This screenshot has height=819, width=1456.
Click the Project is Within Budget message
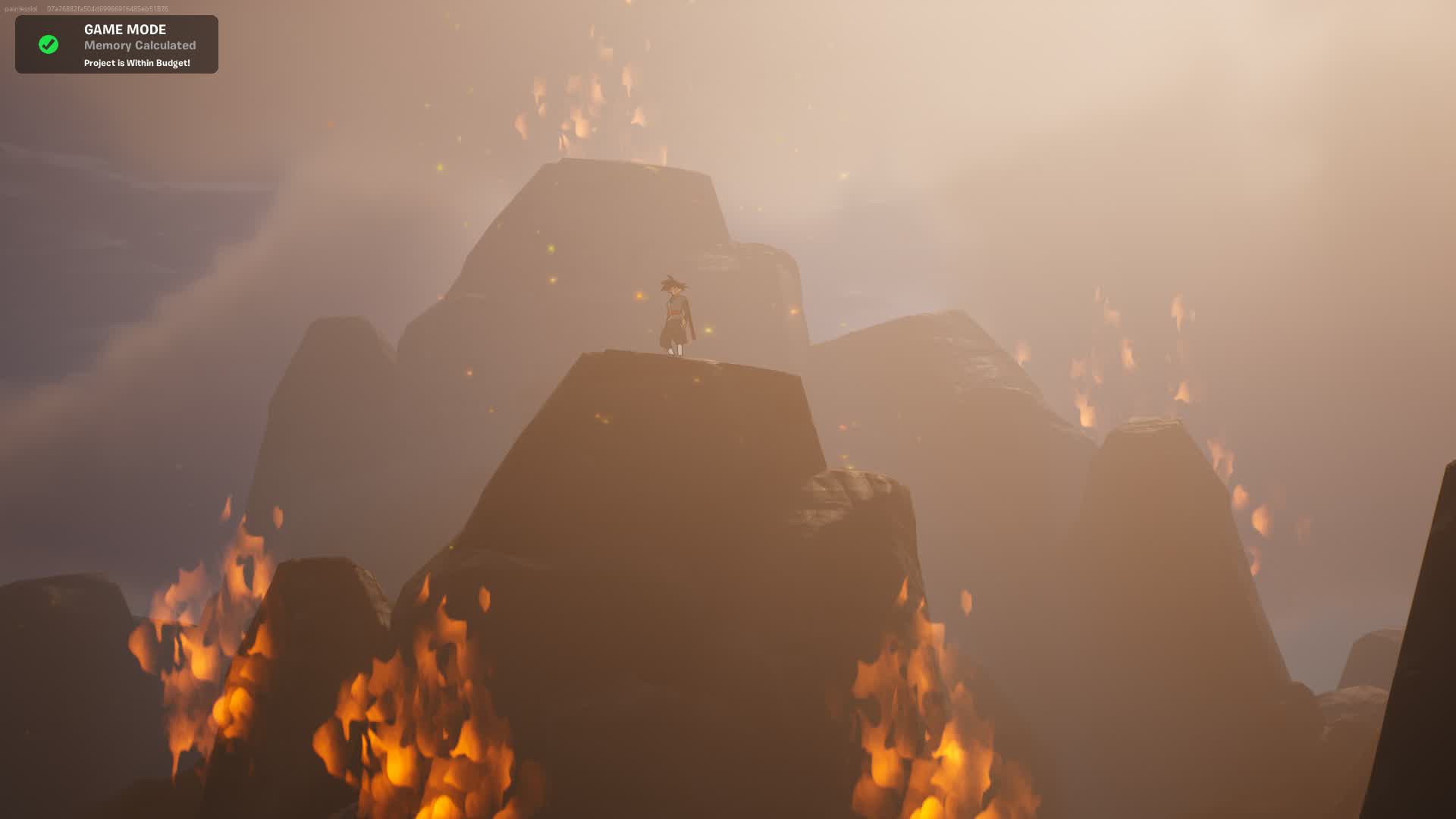(x=138, y=64)
